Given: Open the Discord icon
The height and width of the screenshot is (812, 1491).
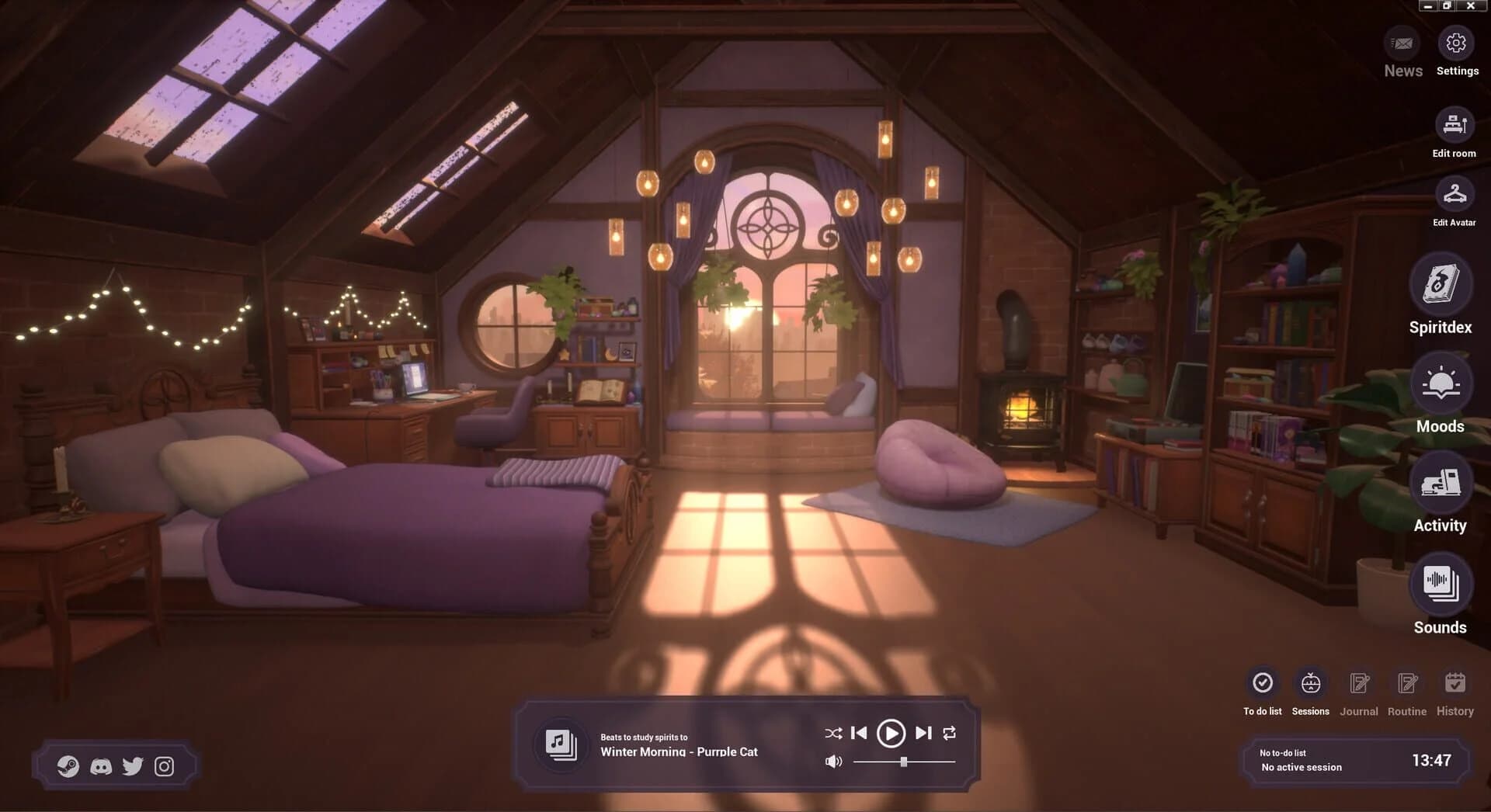Looking at the screenshot, I should coord(101,766).
